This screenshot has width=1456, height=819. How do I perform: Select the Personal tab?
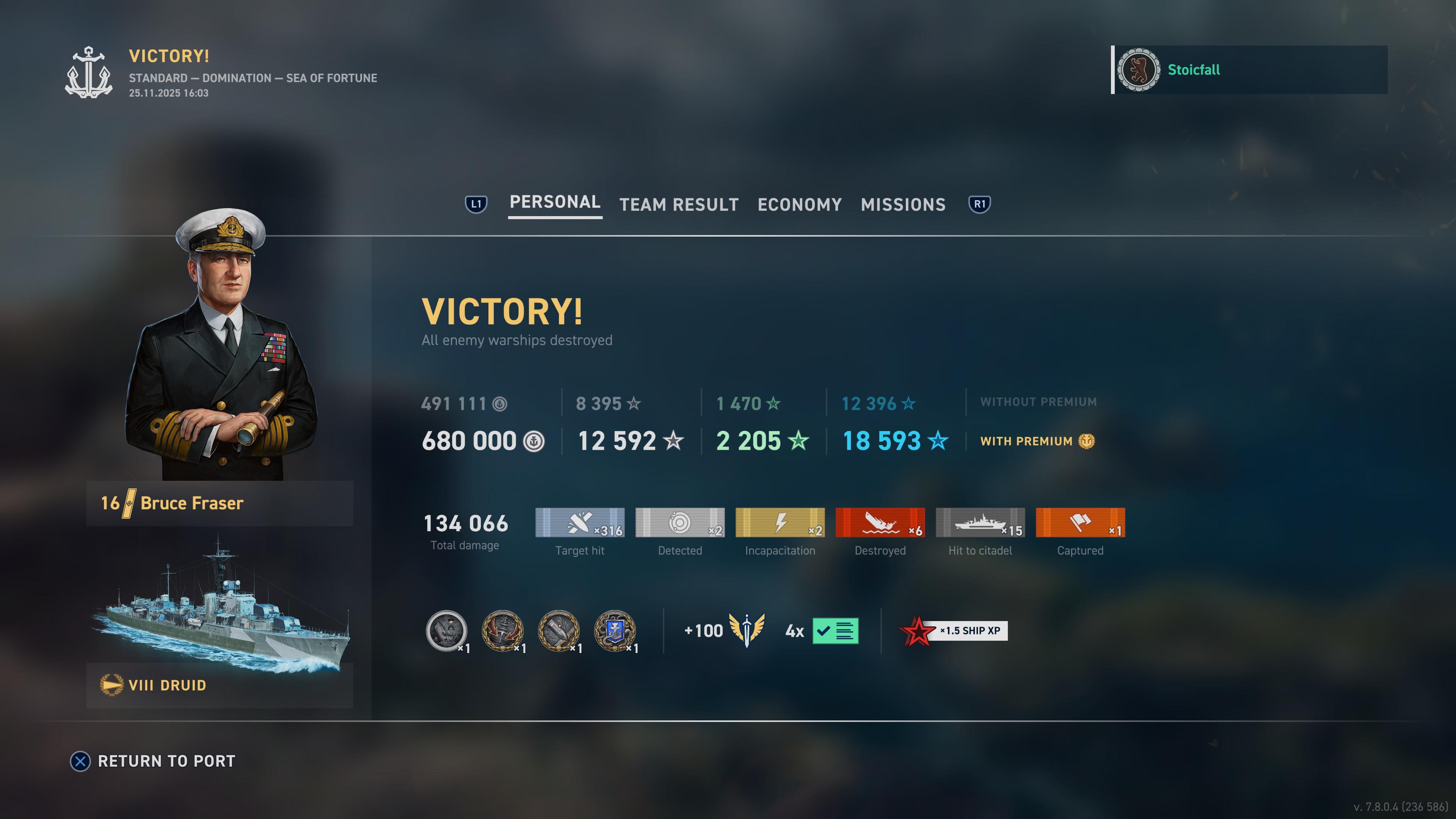pyautogui.click(x=554, y=202)
